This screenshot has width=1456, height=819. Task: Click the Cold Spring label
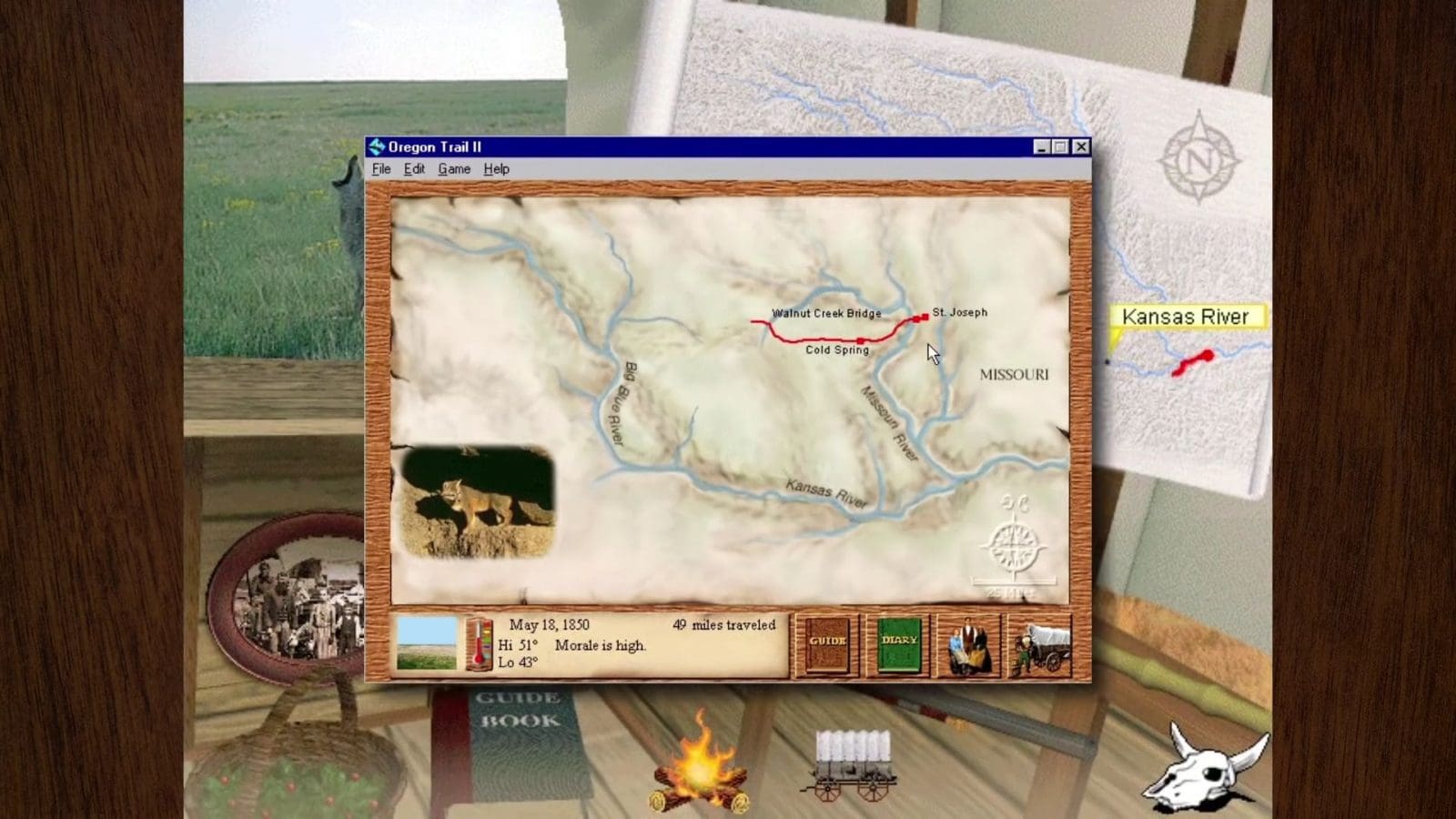pos(835,349)
